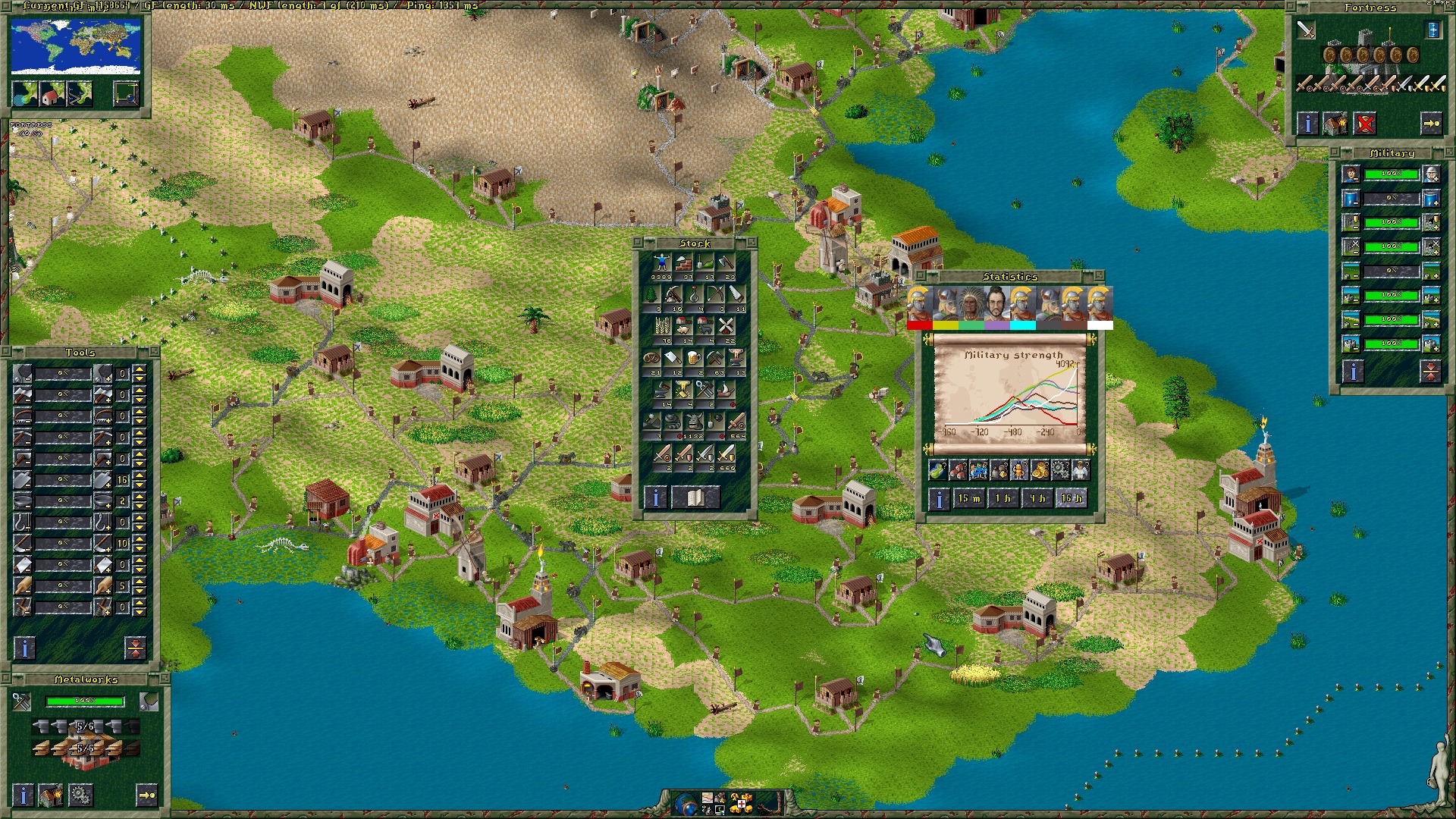Open the Statistics window help button
The width and height of the screenshot is (1456, 819).
939,499
